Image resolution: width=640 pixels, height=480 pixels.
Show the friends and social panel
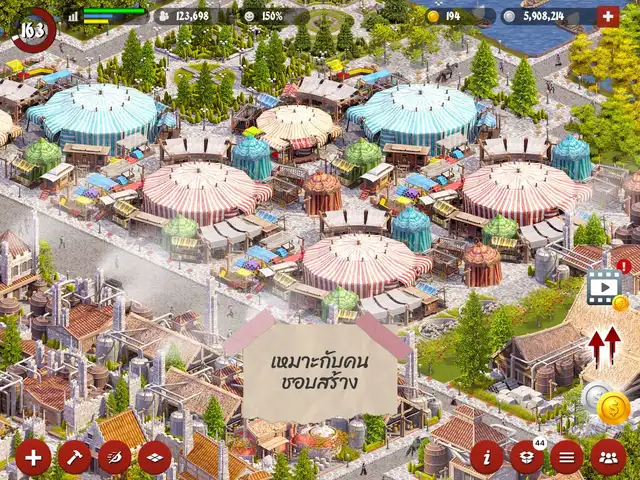point(607,457)
